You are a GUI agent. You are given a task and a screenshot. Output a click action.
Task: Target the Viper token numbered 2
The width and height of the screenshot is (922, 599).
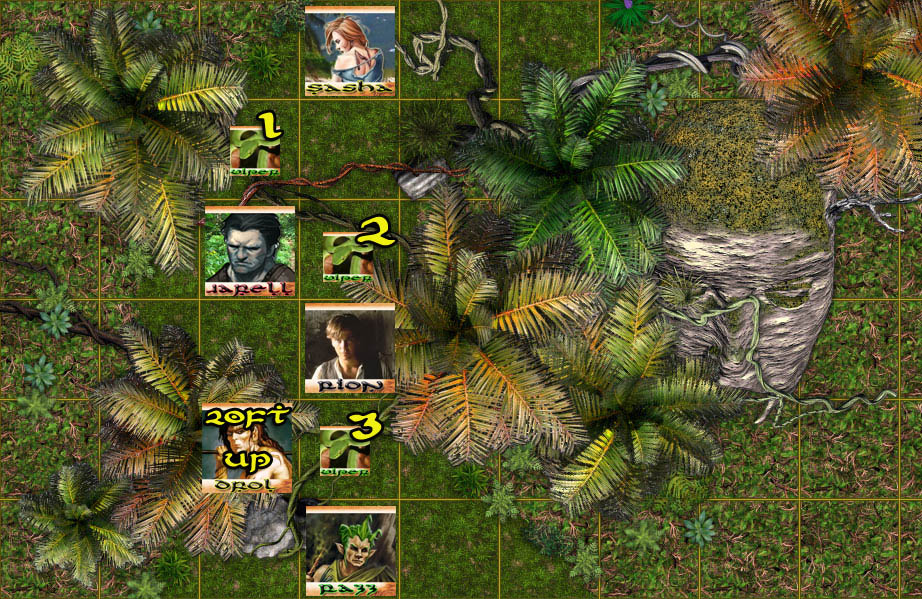tap(347, 256)
